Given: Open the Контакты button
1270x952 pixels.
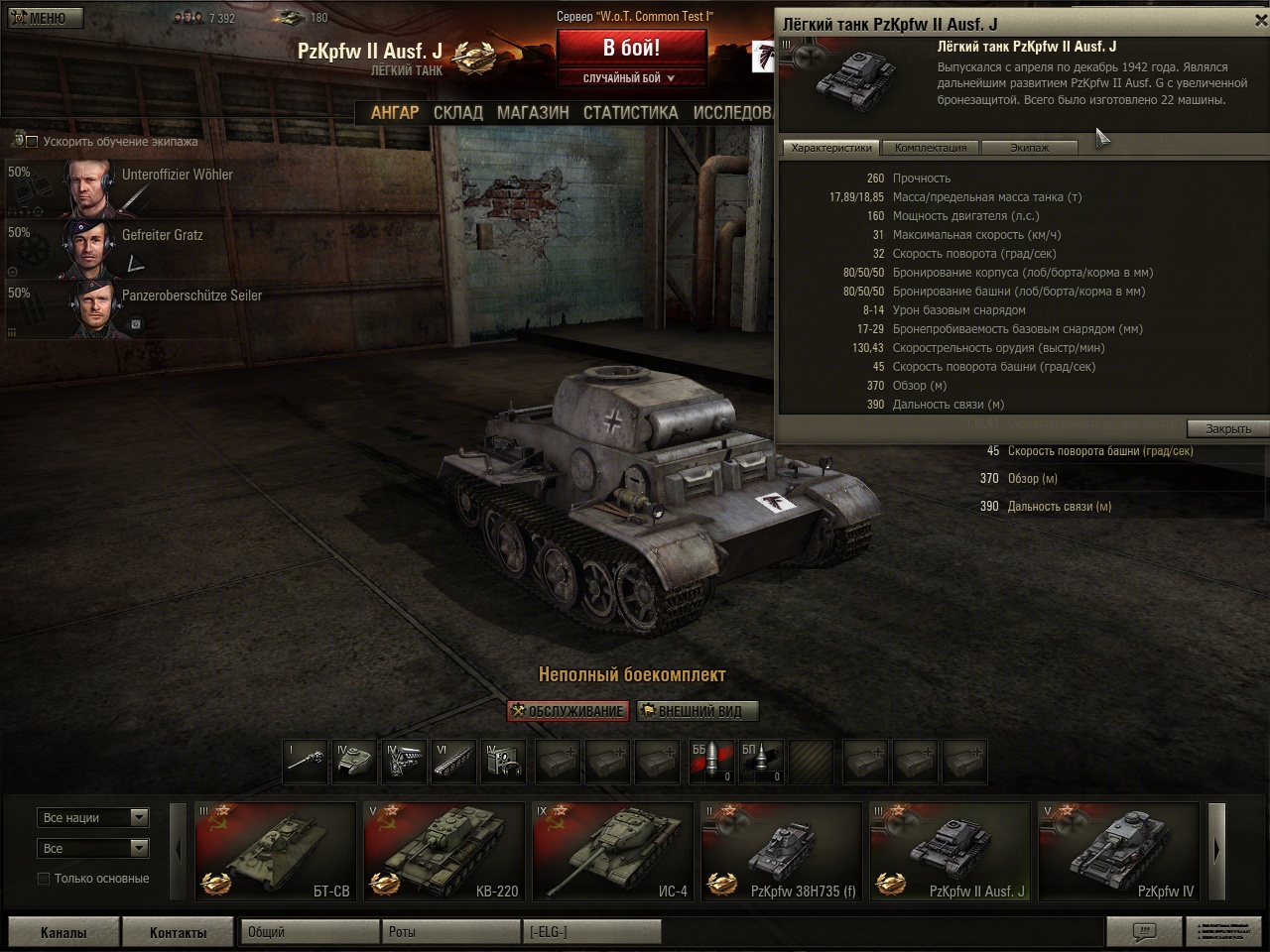Looking at the screenshot, I should (x=178, y=933).
